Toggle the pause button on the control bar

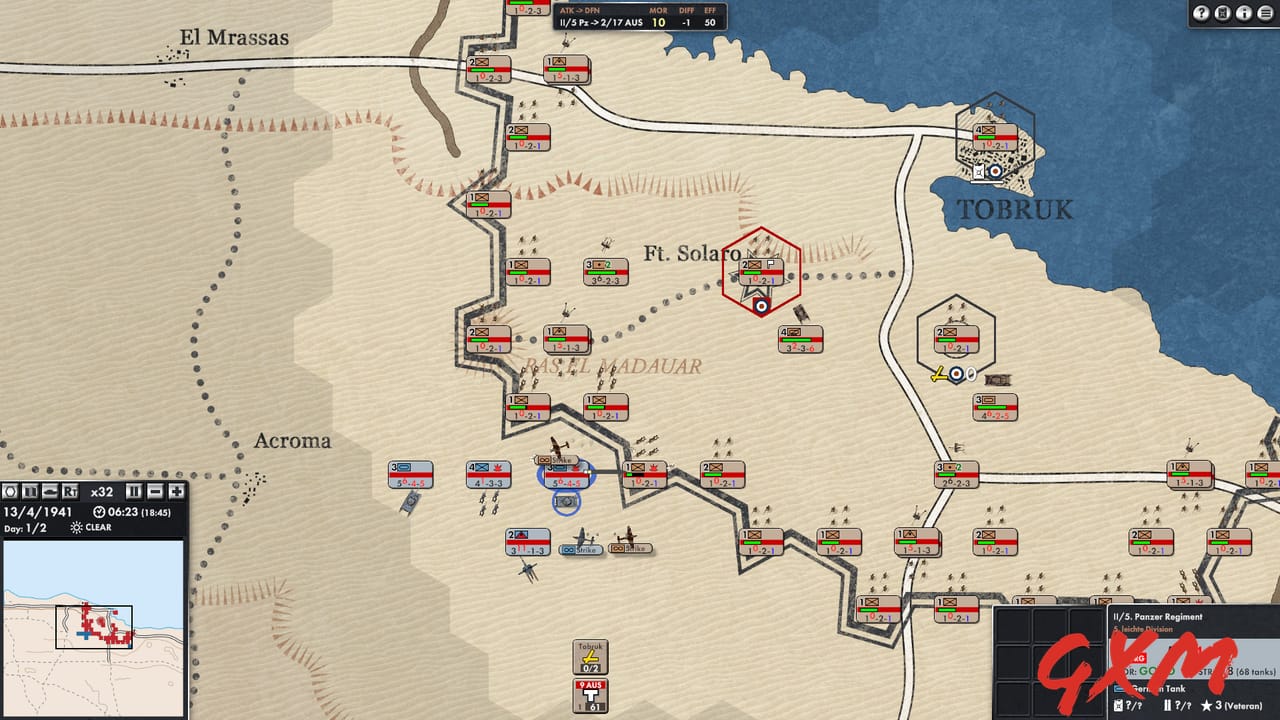click(x=132, y=491)
